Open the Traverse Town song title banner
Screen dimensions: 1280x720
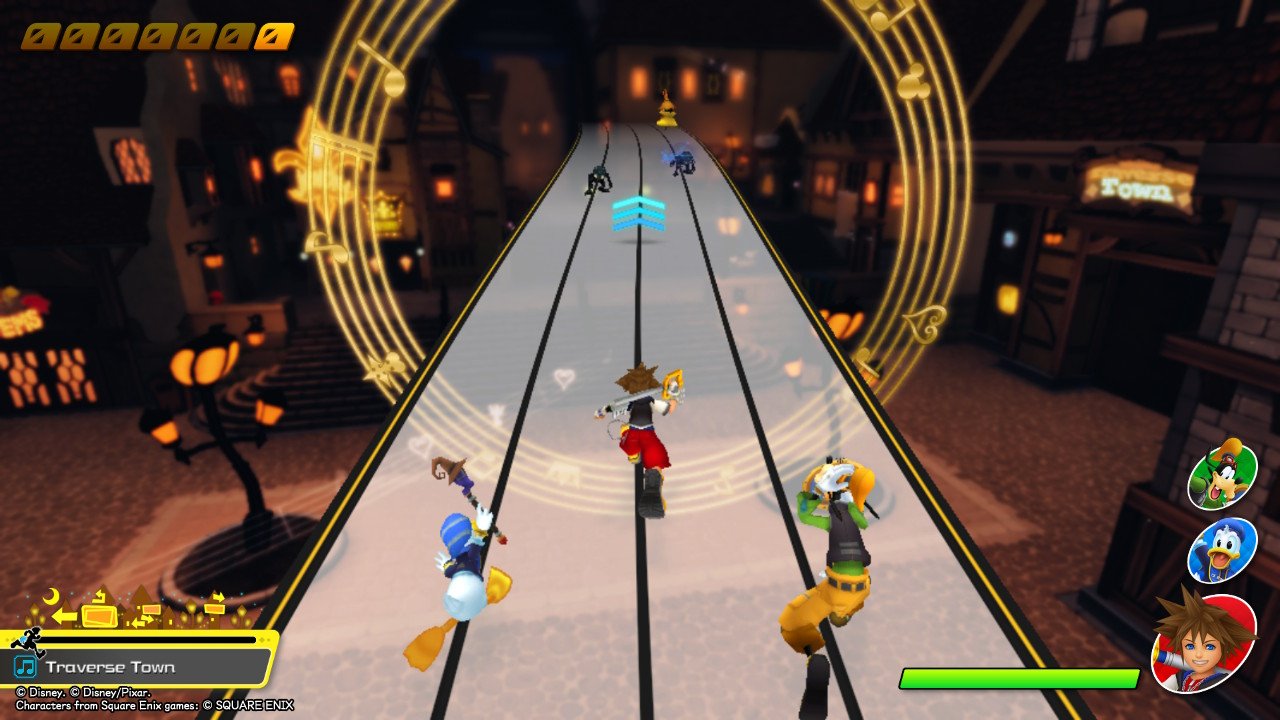coord(110,667)
